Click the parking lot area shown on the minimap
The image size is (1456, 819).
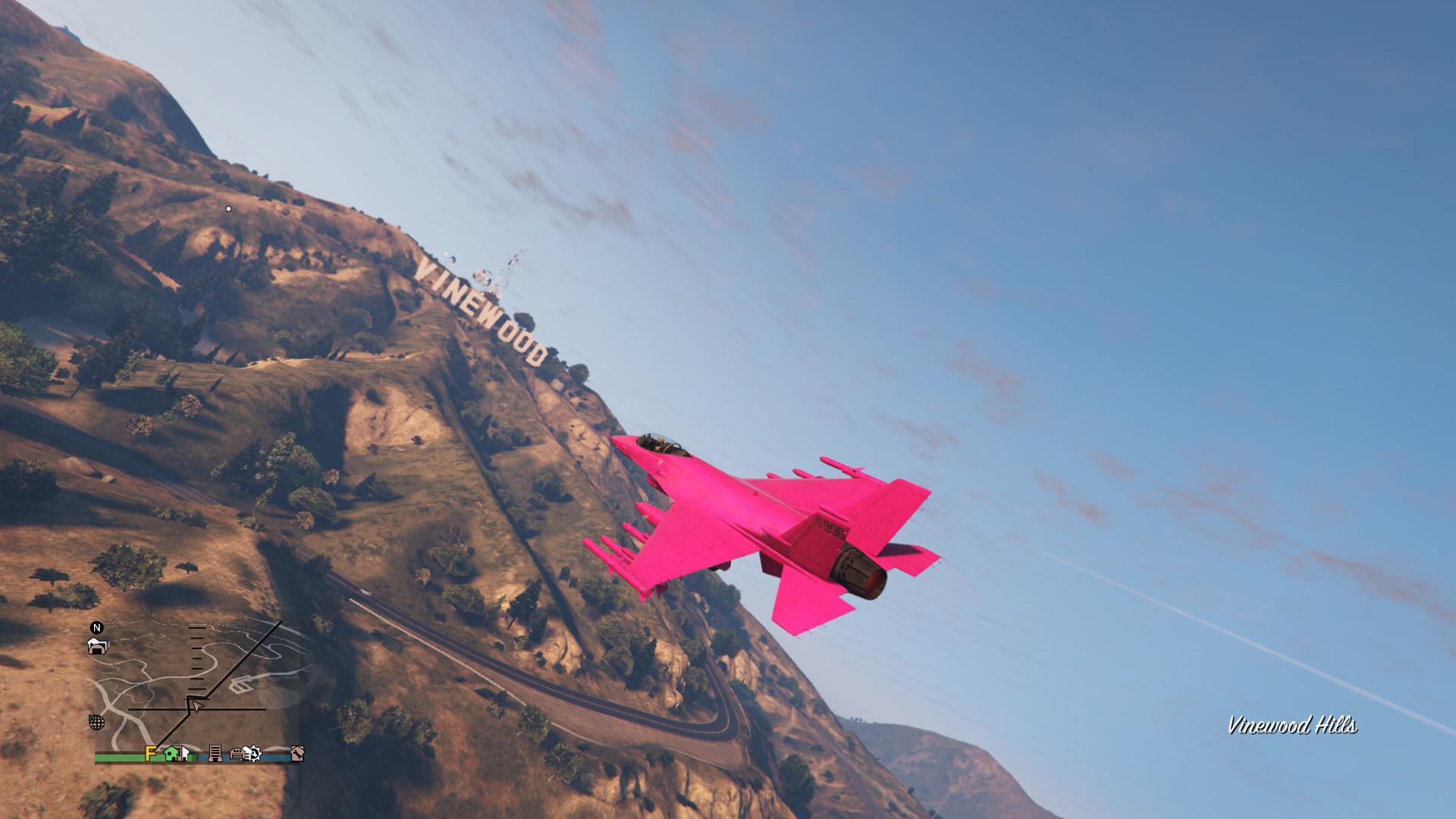240,684
